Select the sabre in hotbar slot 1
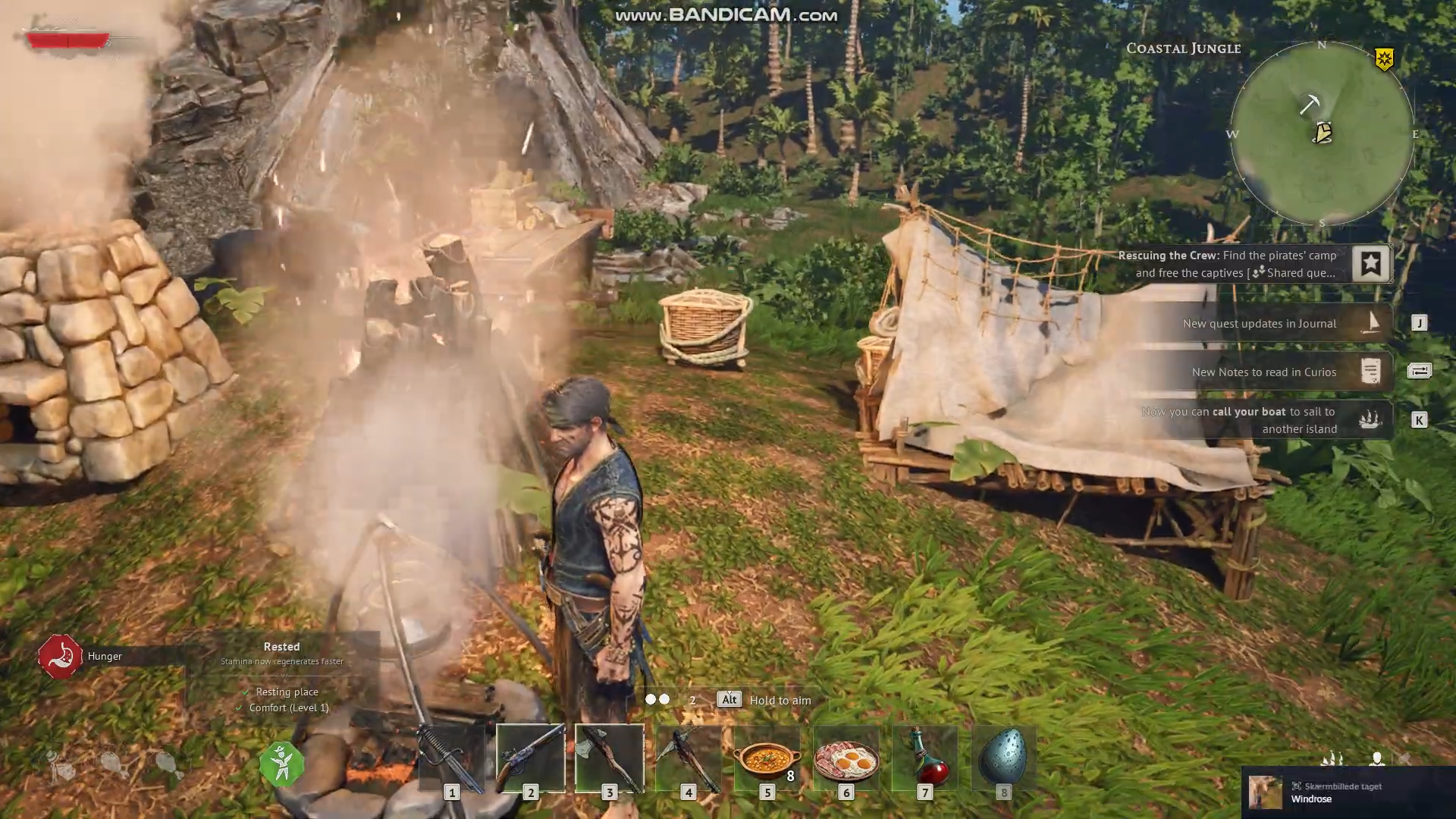Screen dimensions: 1456x819 (x=451, y=758)
